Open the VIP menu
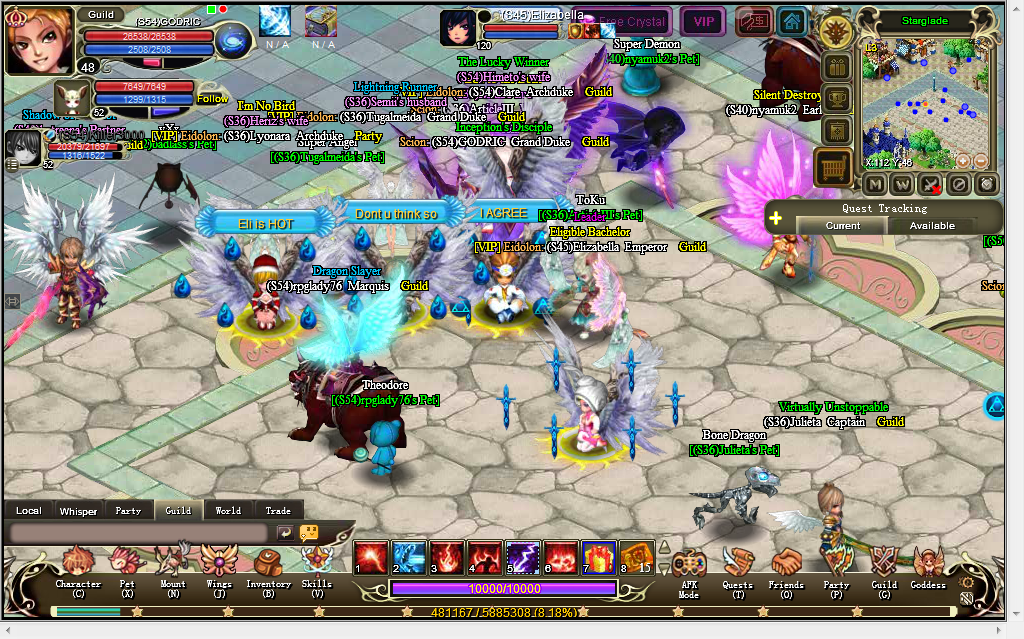The width and height of the screenshot is (1024, 639). coord(704,21)
